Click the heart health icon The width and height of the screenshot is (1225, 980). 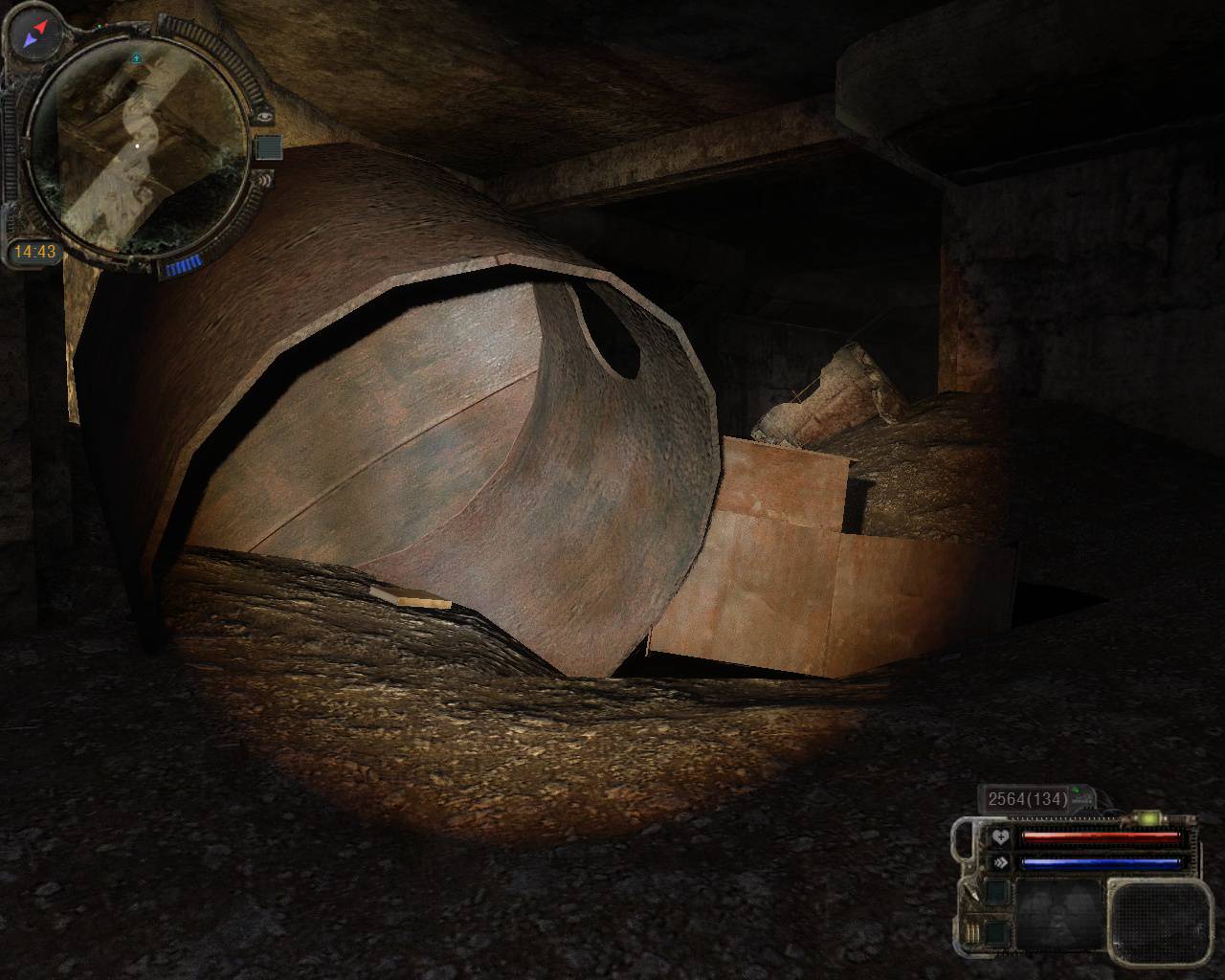(x=1000, y=837)
